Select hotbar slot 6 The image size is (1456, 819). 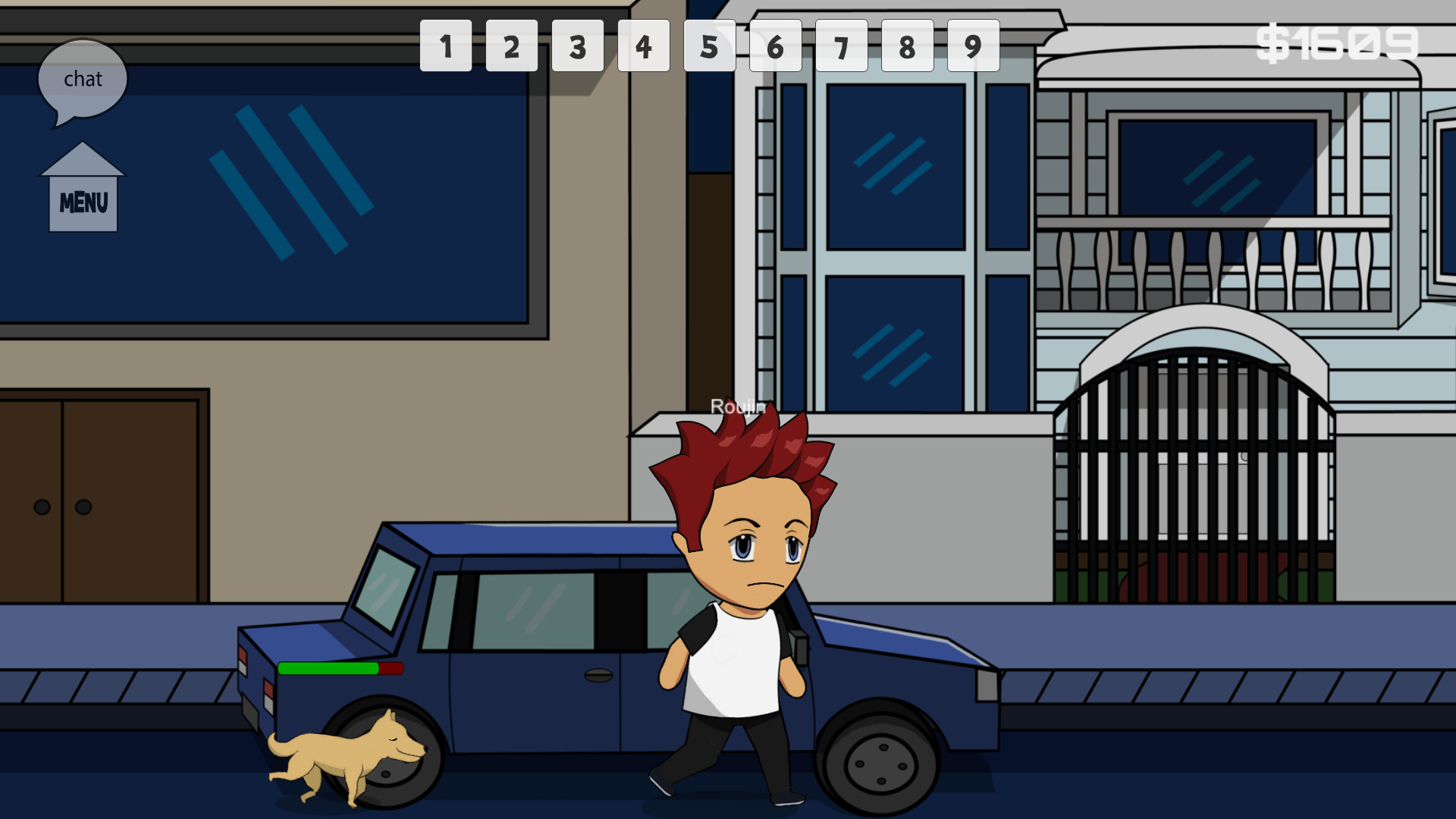(x=776, y=46)
